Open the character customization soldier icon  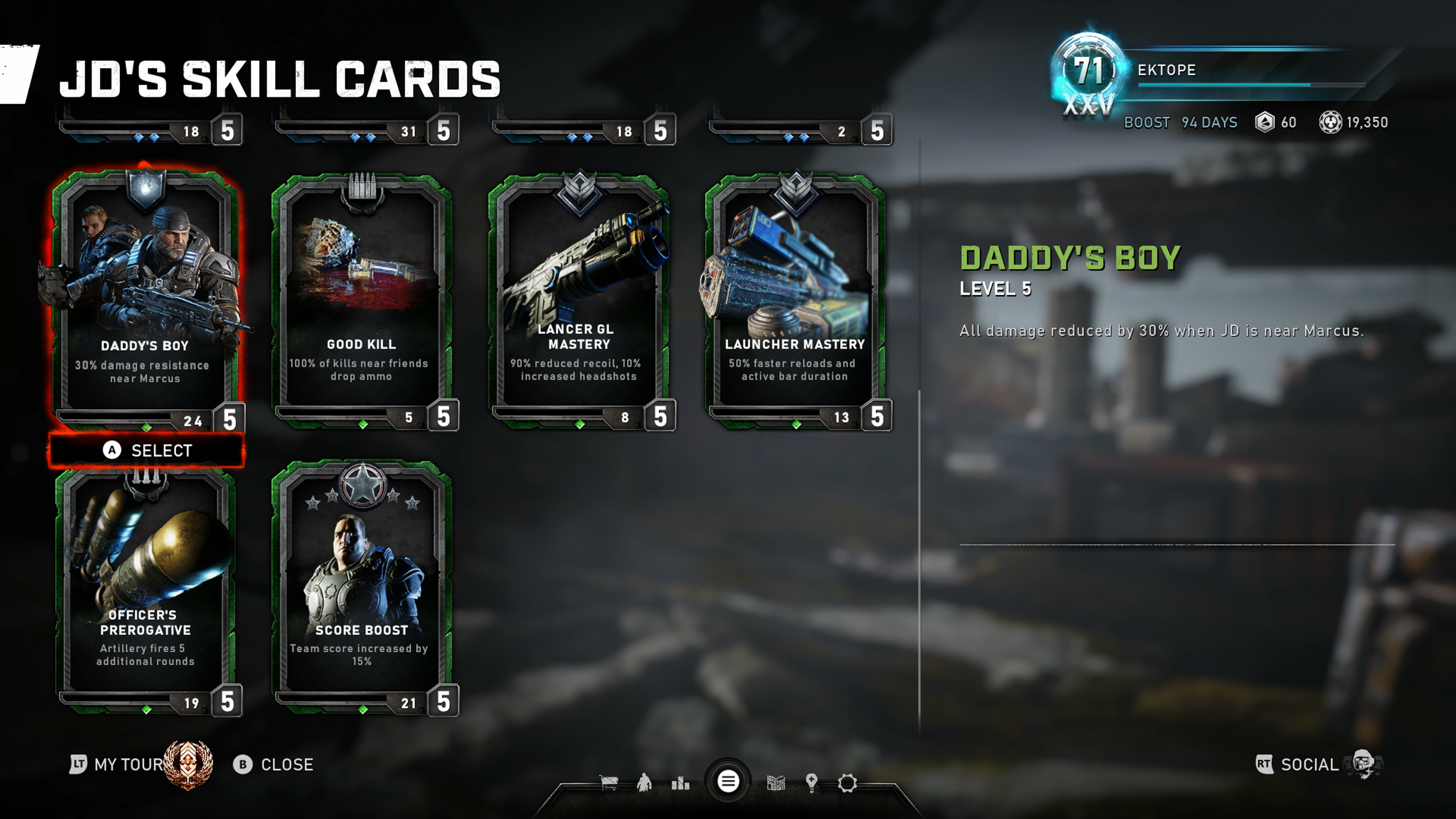644,783
